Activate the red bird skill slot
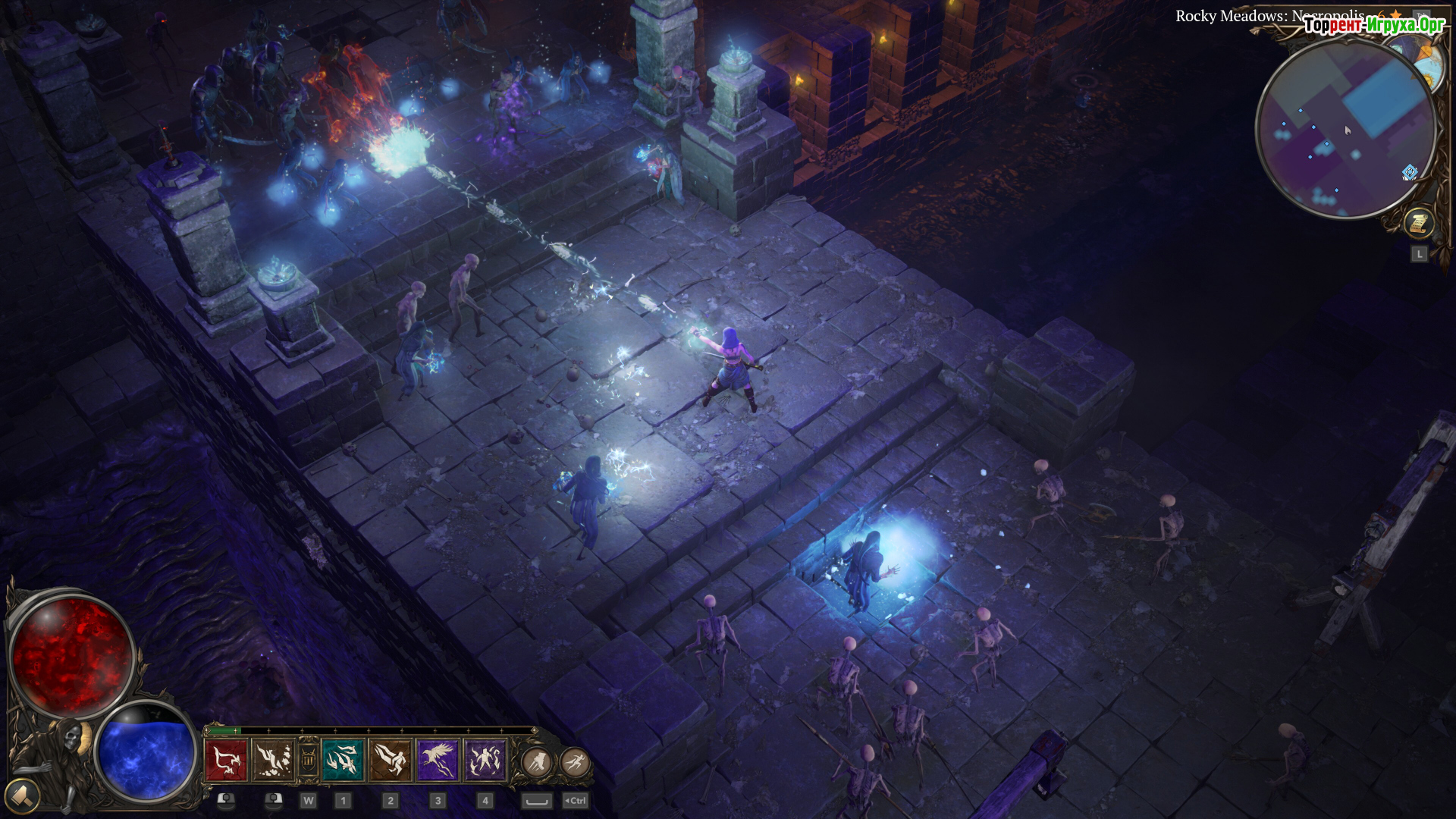 226,761
